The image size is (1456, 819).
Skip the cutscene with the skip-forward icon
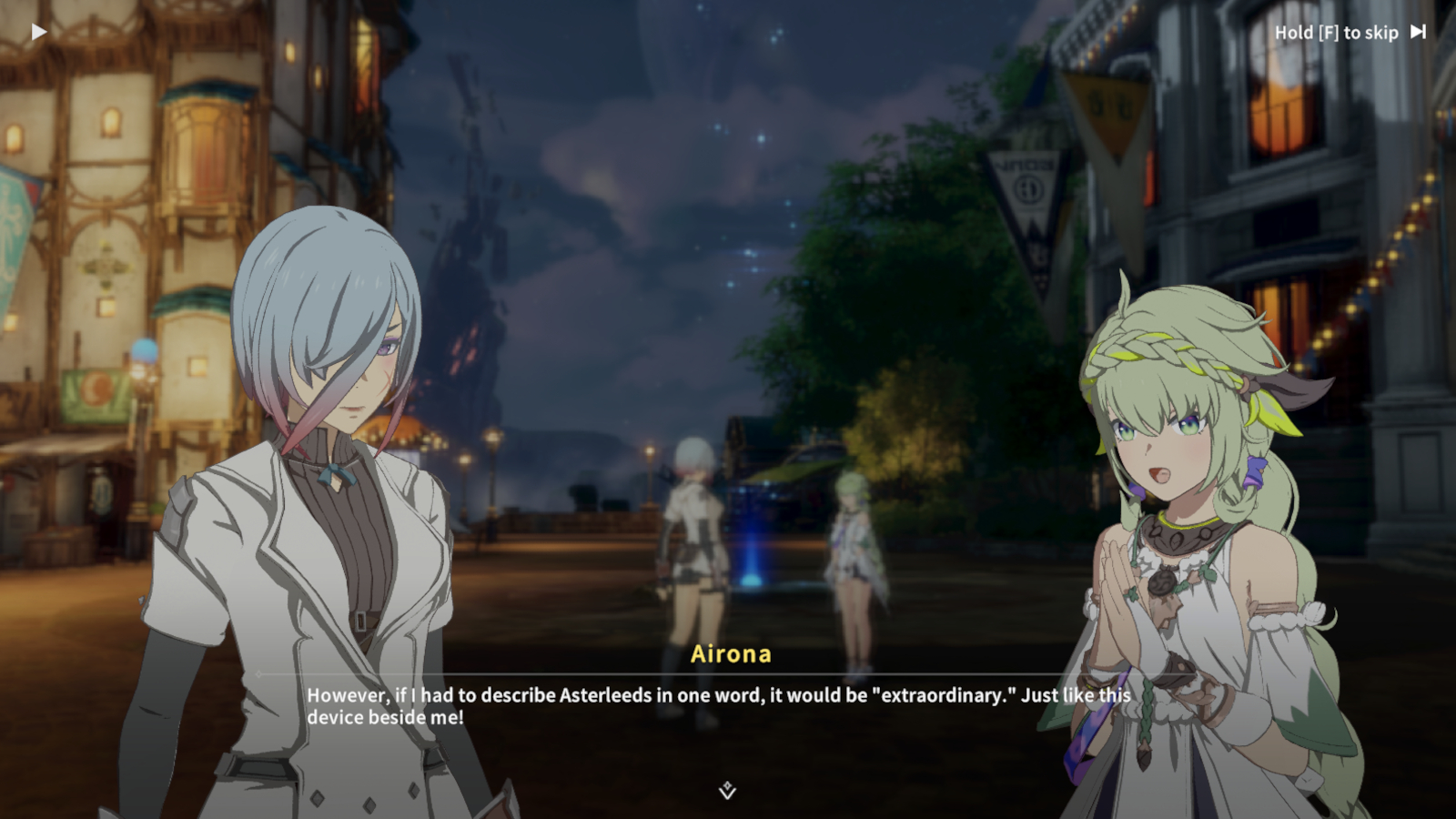click(1418, 32)
